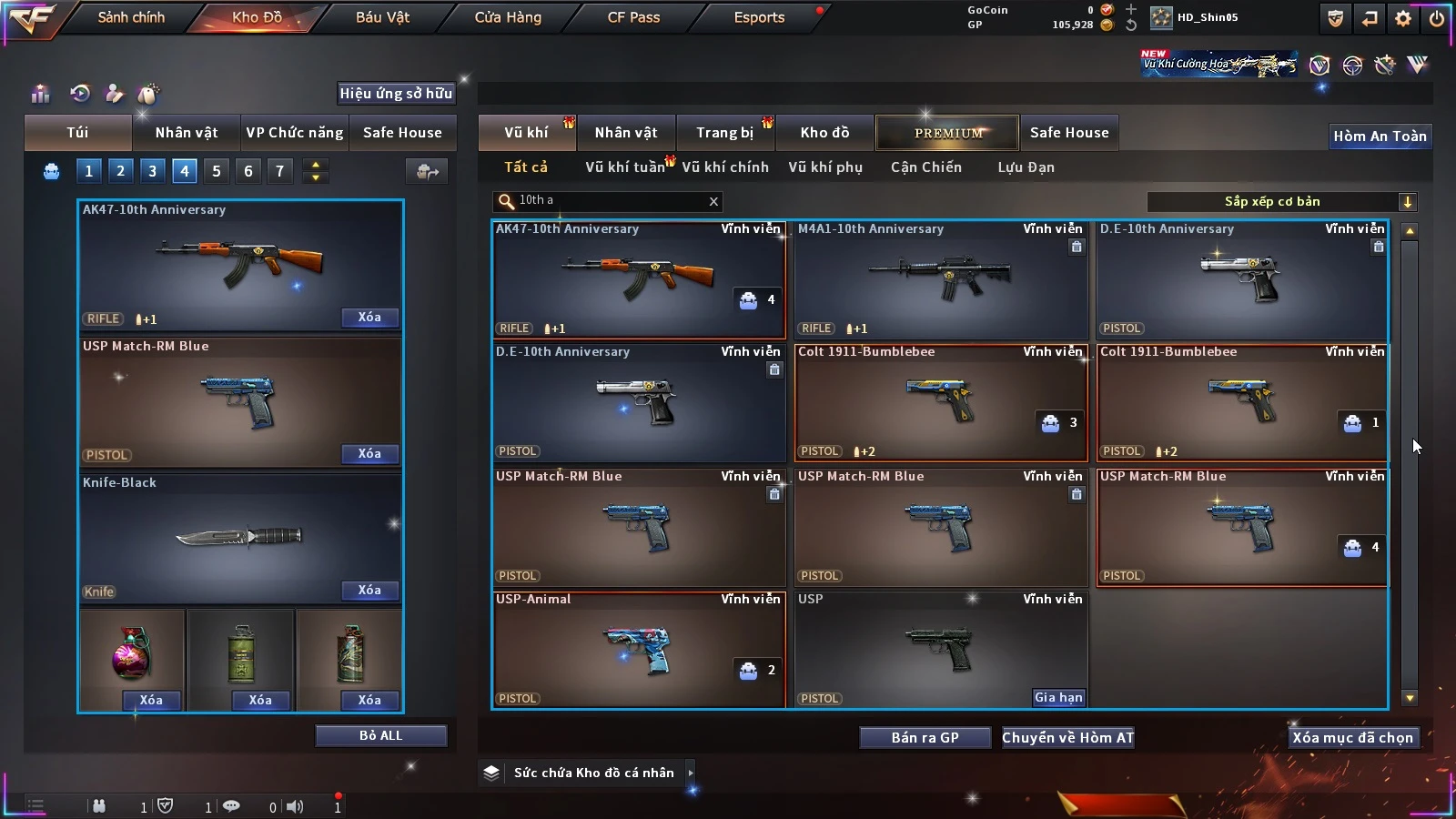Clear the search box text

(x=713, y=201)
